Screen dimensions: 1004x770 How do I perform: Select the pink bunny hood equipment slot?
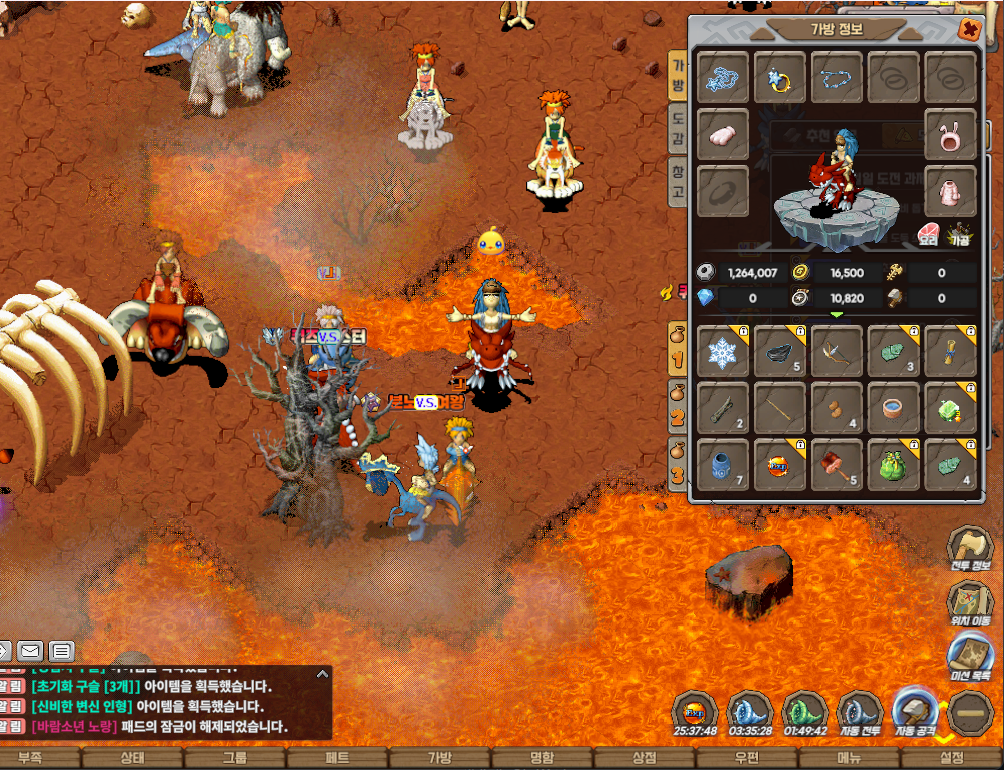[950, 135]
